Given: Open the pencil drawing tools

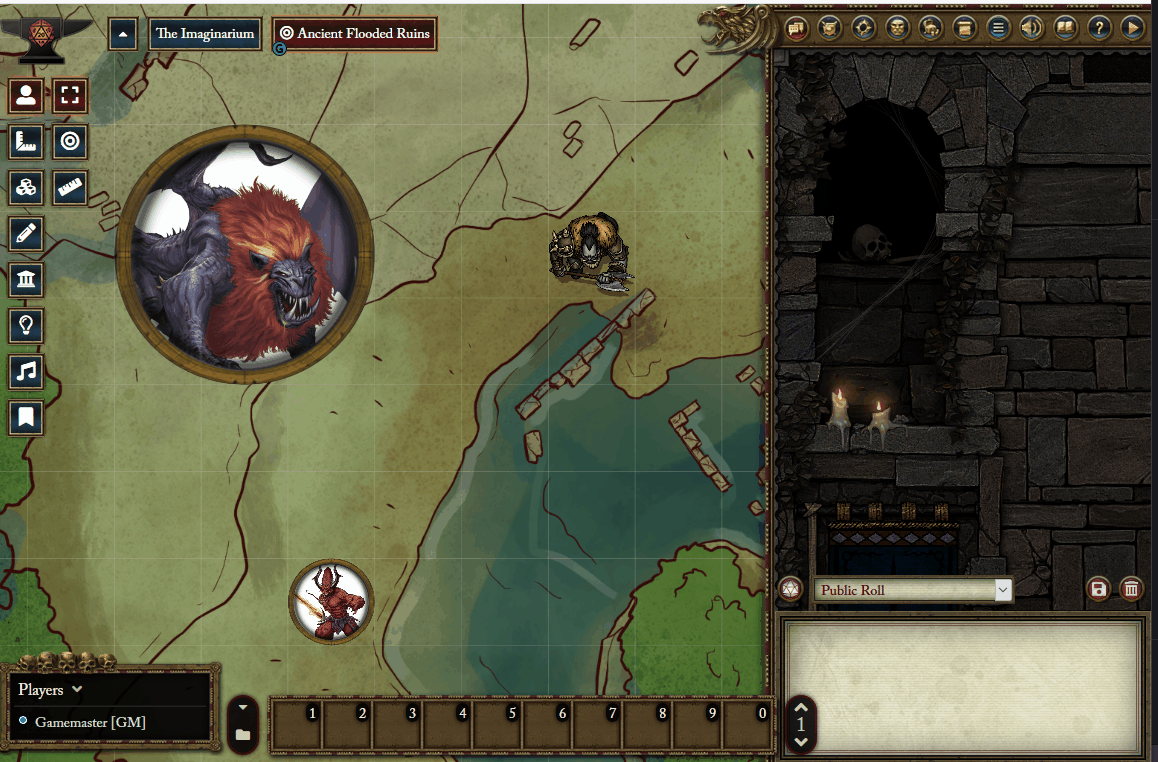Looking at the screenshot, I should click(x=26, y=234).
